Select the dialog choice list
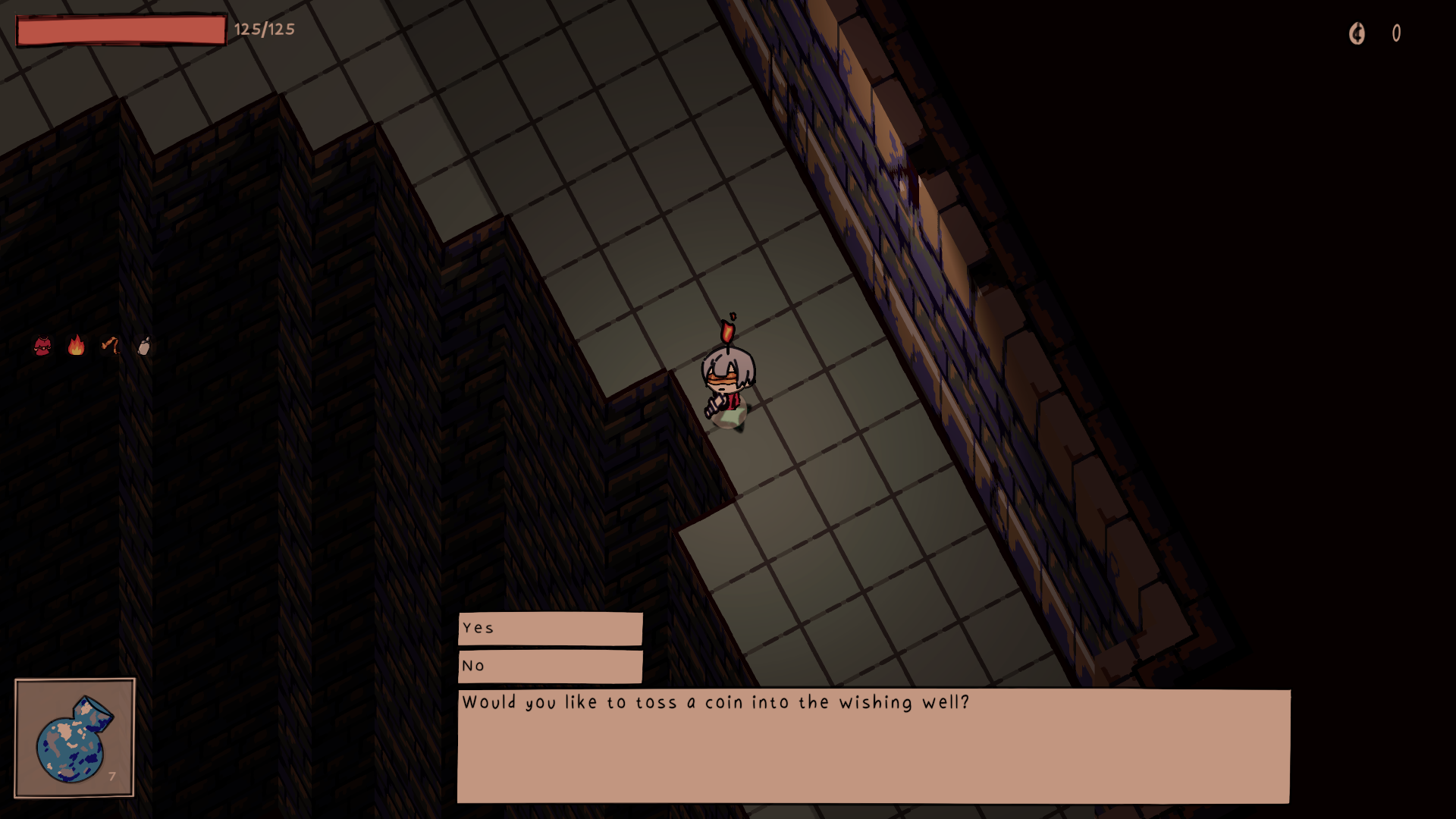 (x=550, y=647)
